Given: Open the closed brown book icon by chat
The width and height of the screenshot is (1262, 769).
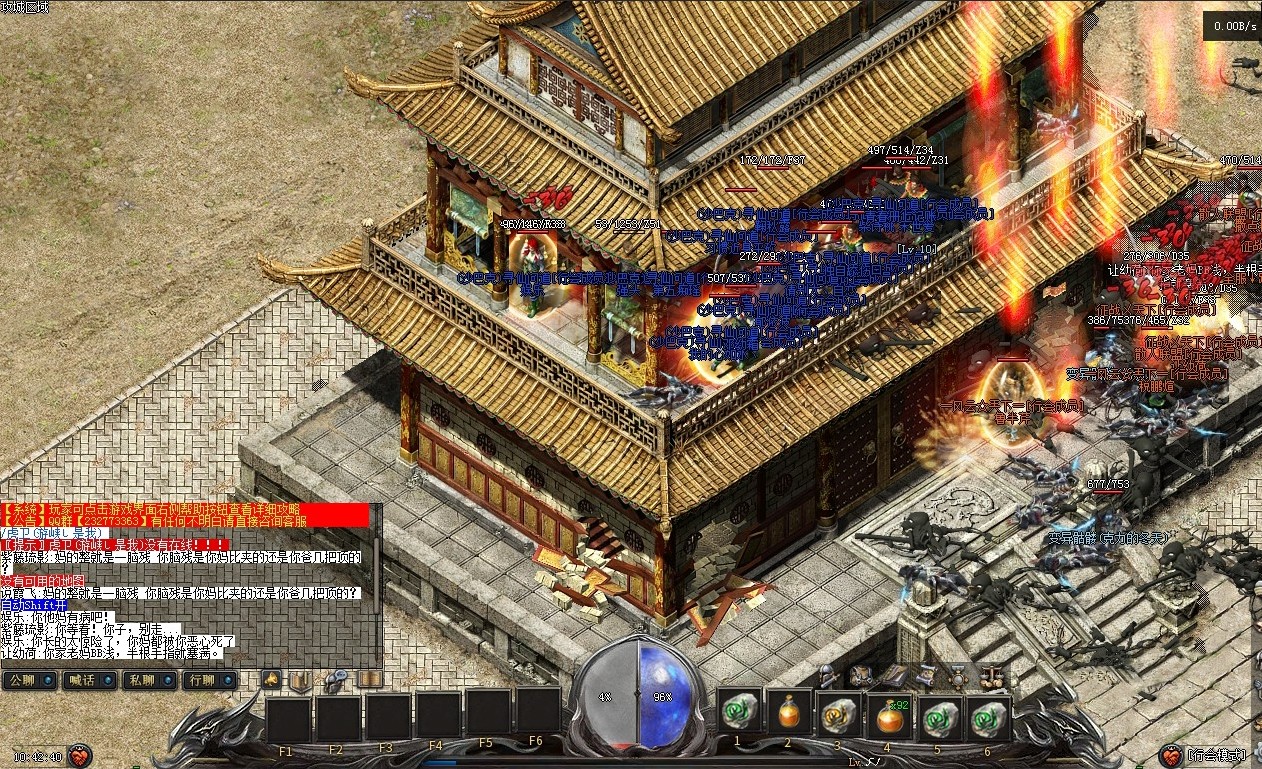Looking at the screenshot, I should click(x=300, y=681).
